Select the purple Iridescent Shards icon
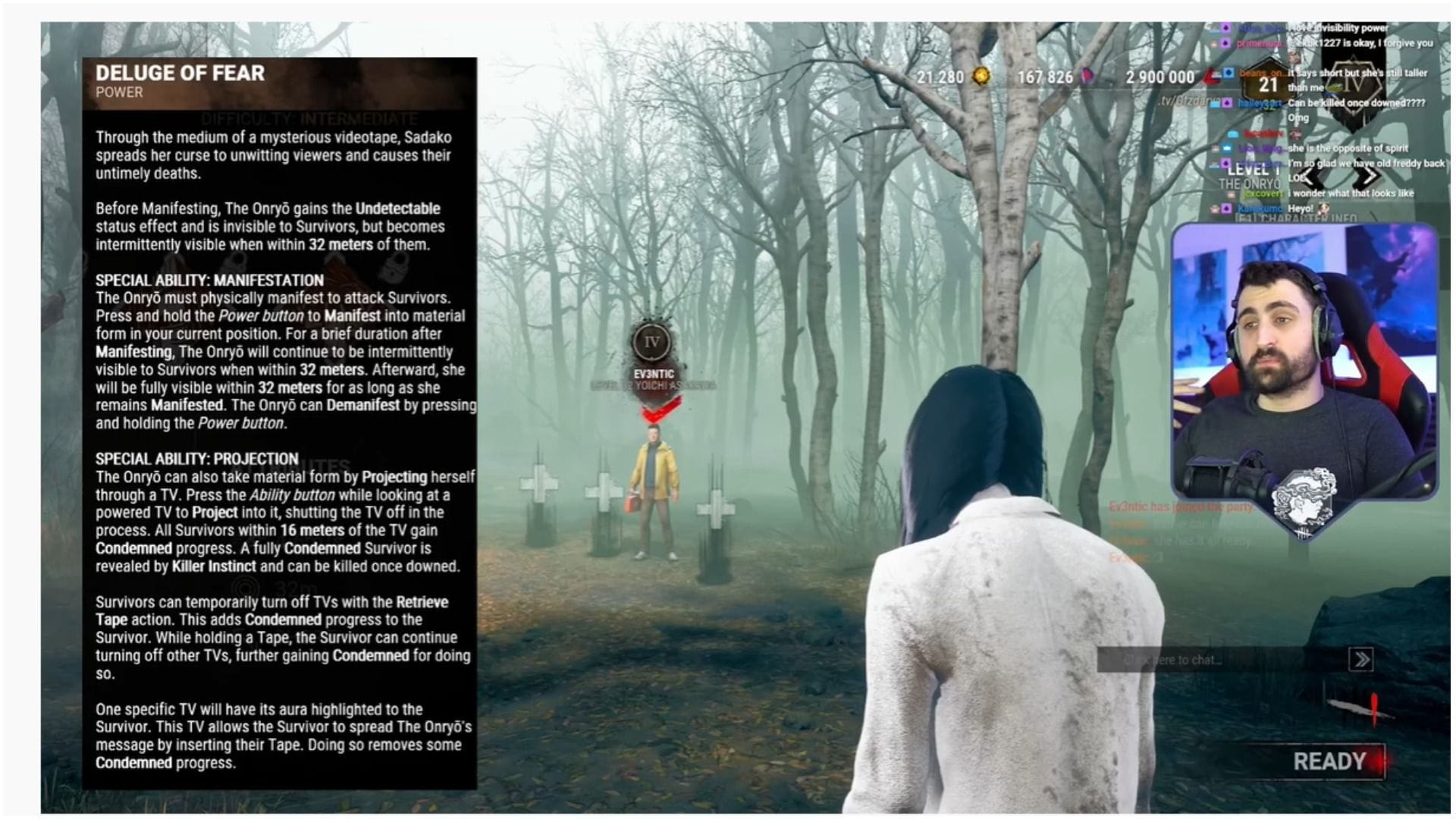 click(x=1088, y=76)
